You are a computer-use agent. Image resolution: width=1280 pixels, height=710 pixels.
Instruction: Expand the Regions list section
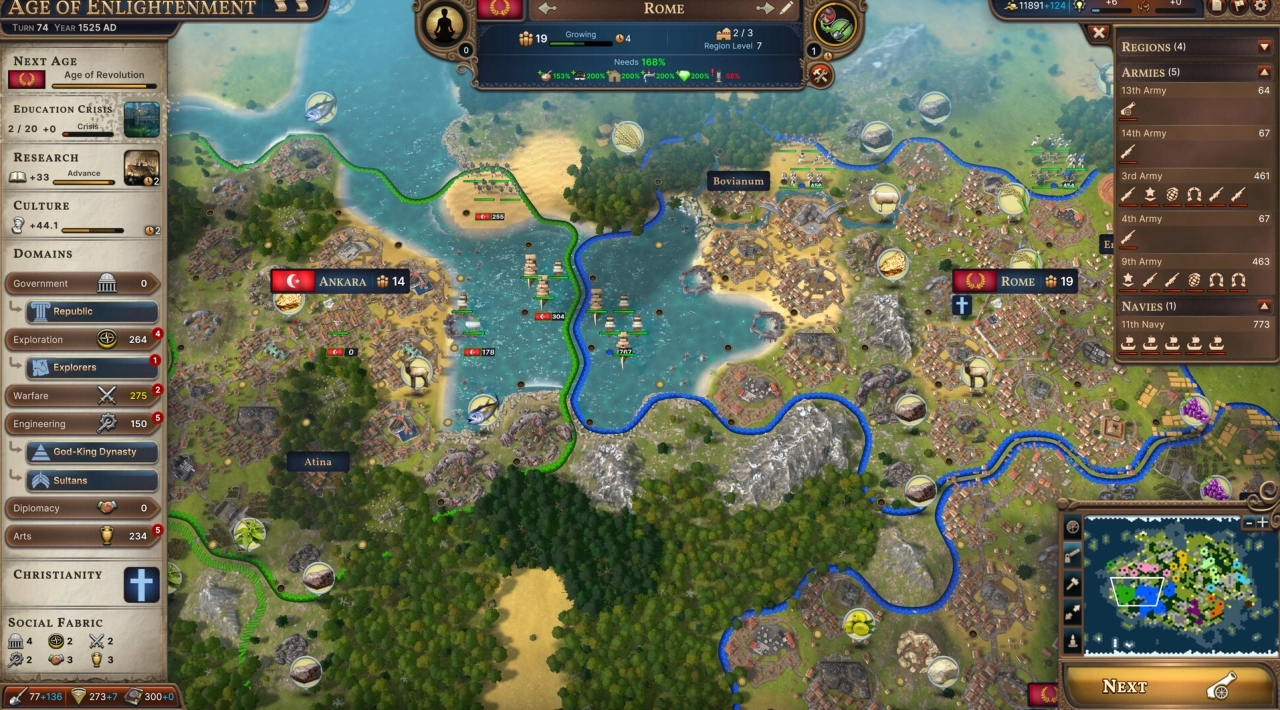pos(1265,47)
